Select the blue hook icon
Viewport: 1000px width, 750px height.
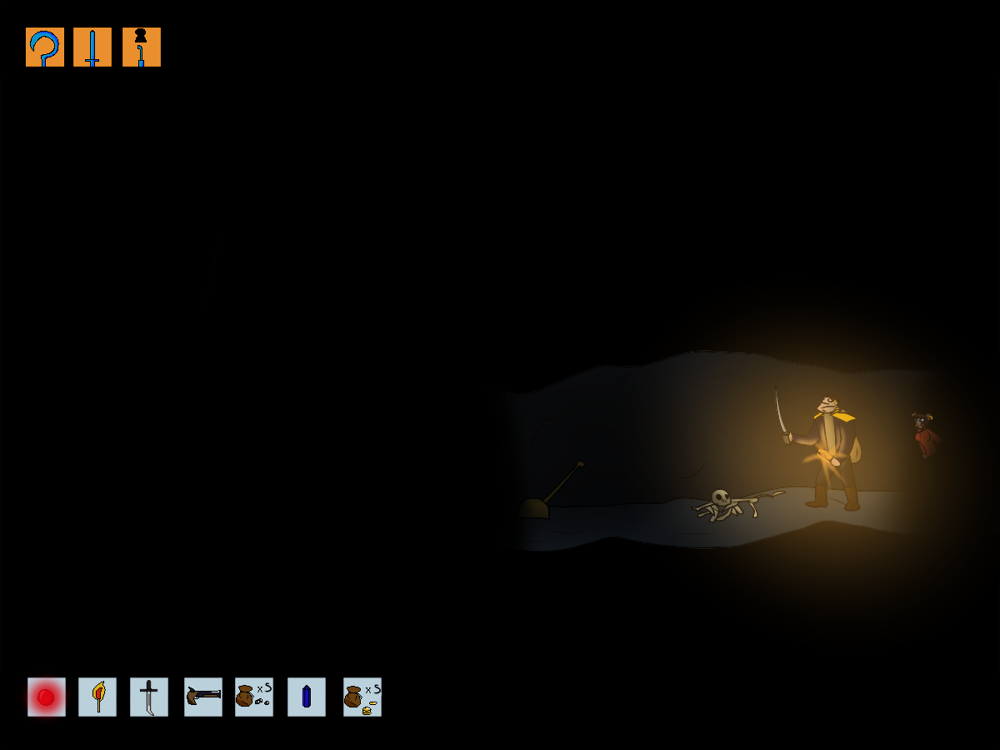[45, 47]
